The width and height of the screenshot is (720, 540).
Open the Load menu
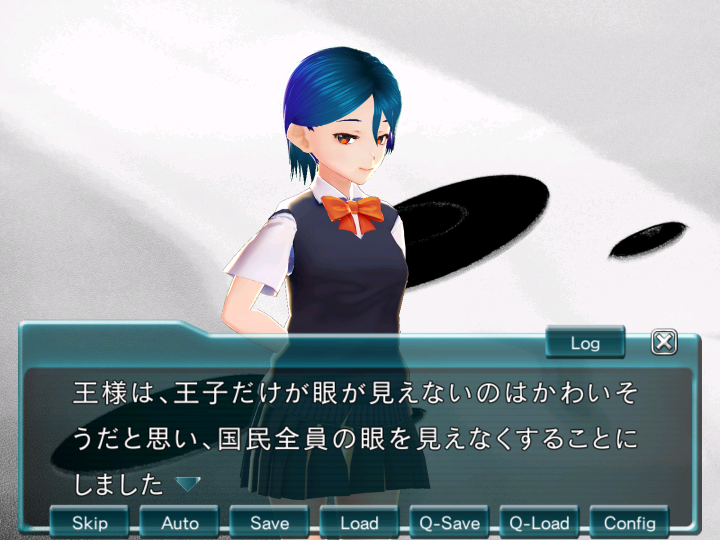[x=360, y=522]
